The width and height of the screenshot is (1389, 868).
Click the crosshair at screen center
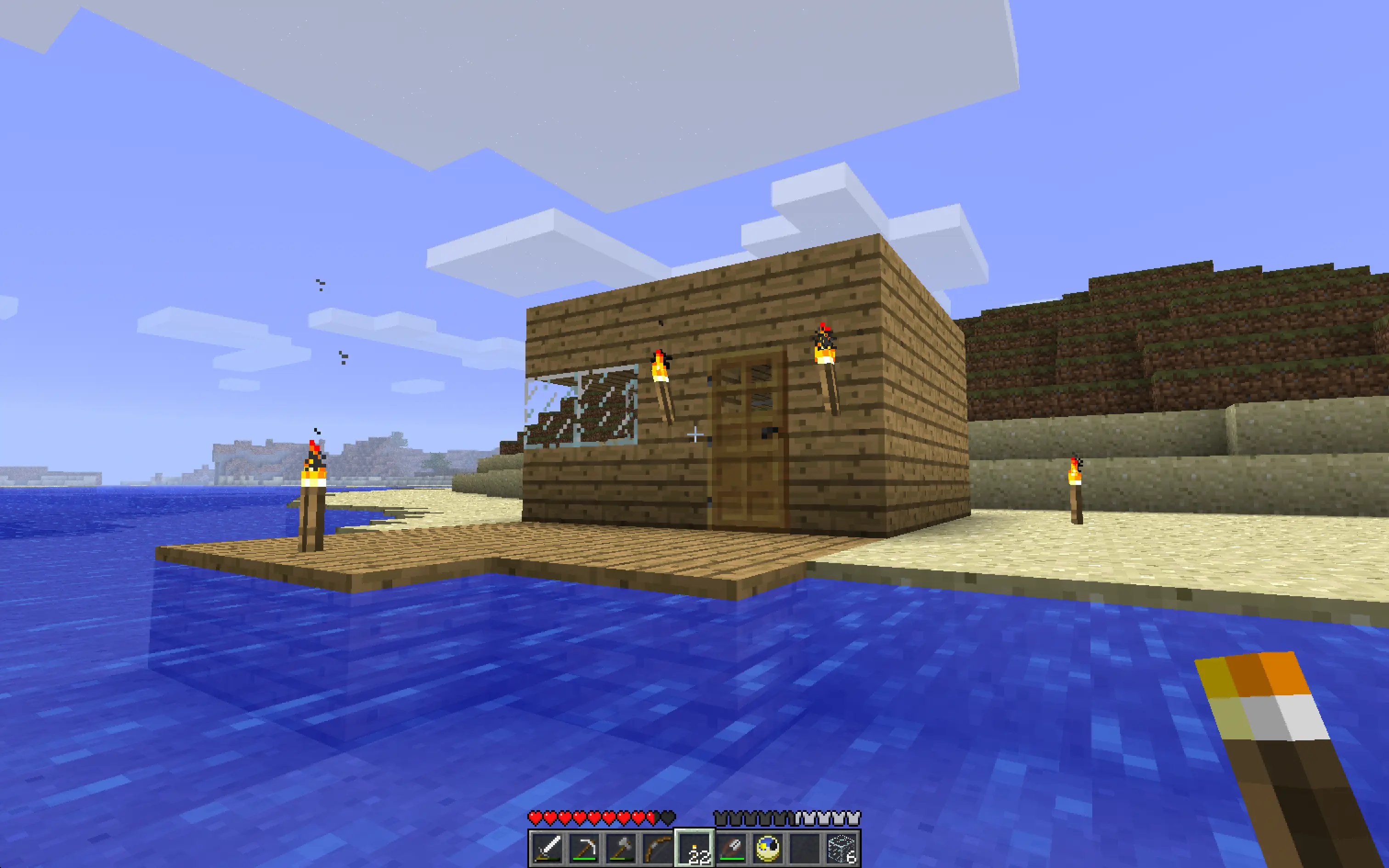[694, 435]
